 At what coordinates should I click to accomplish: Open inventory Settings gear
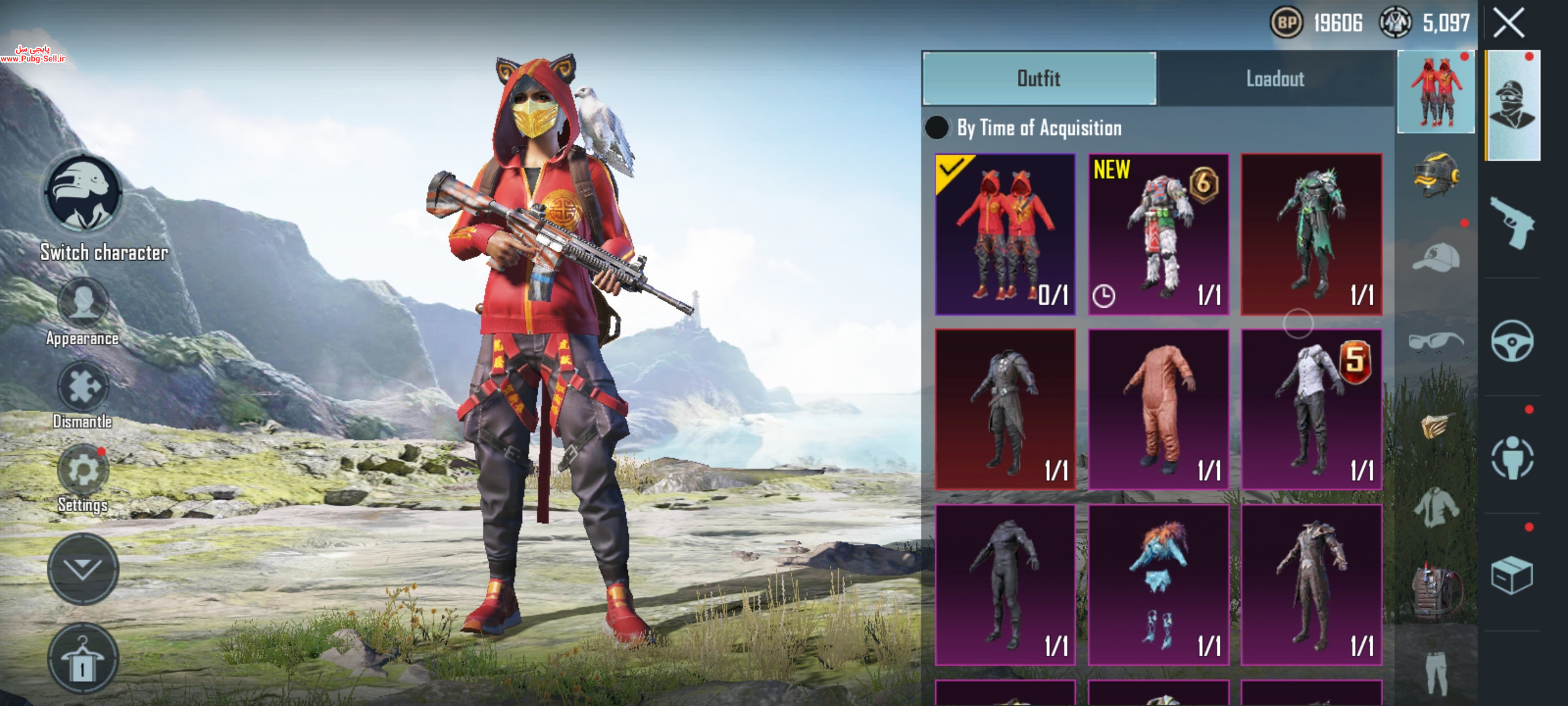[x=83, y=471]
